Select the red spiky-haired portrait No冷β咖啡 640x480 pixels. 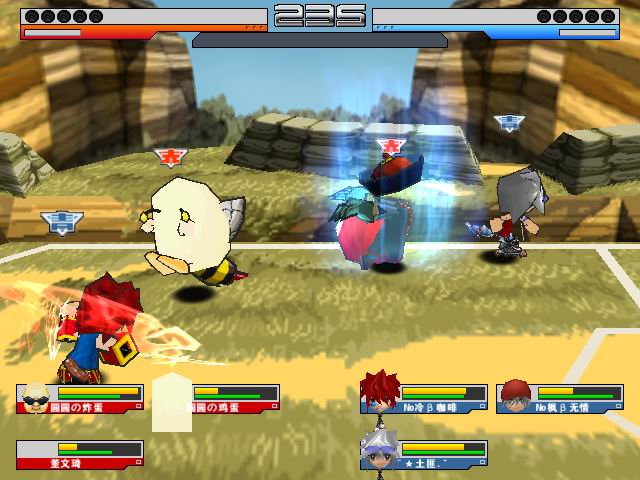pos(380,391)
